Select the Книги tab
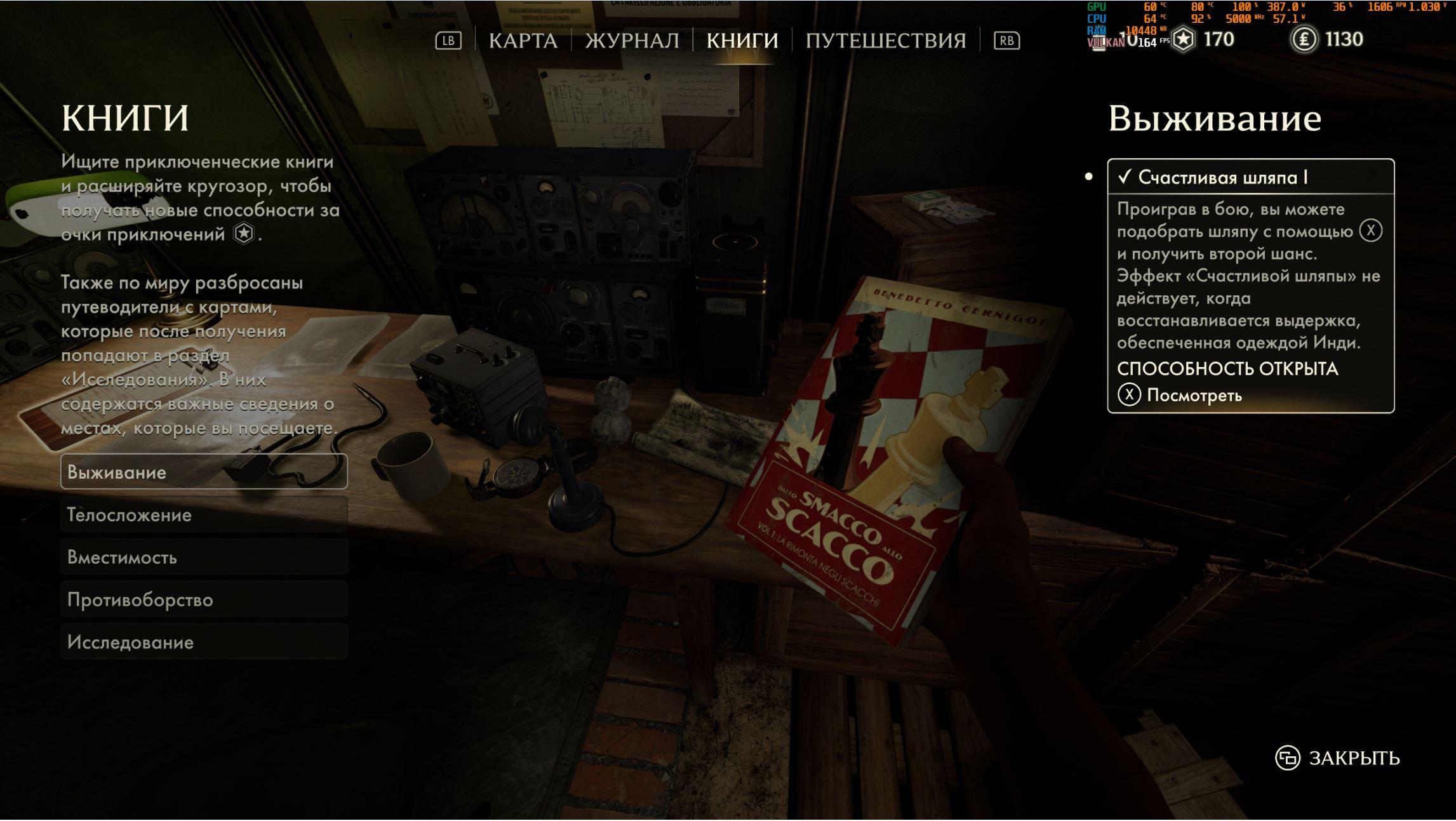 pyautogui.click(x=742, y=41)
